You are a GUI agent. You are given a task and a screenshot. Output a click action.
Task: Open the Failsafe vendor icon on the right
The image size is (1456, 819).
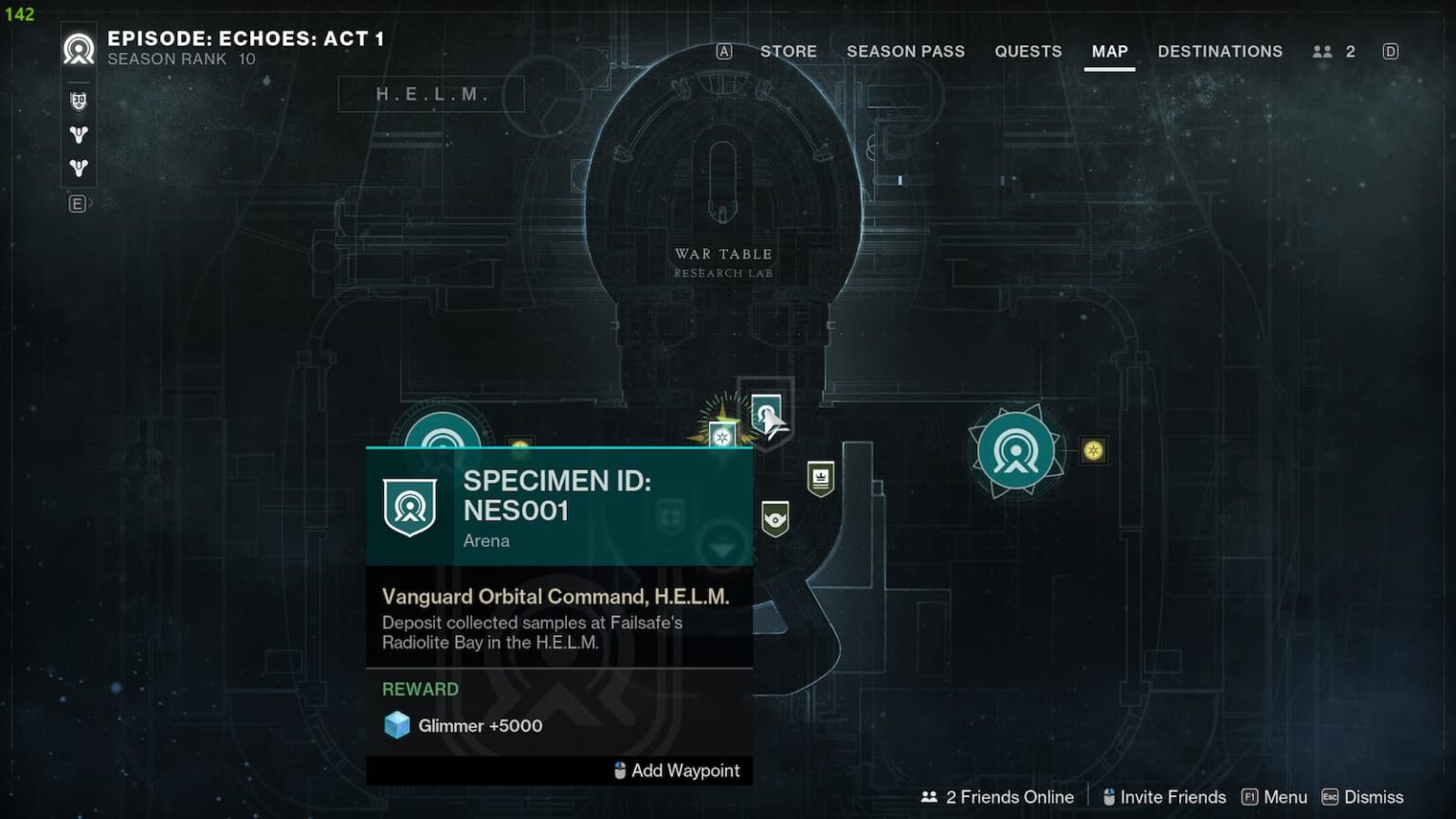click(1015, 448)
